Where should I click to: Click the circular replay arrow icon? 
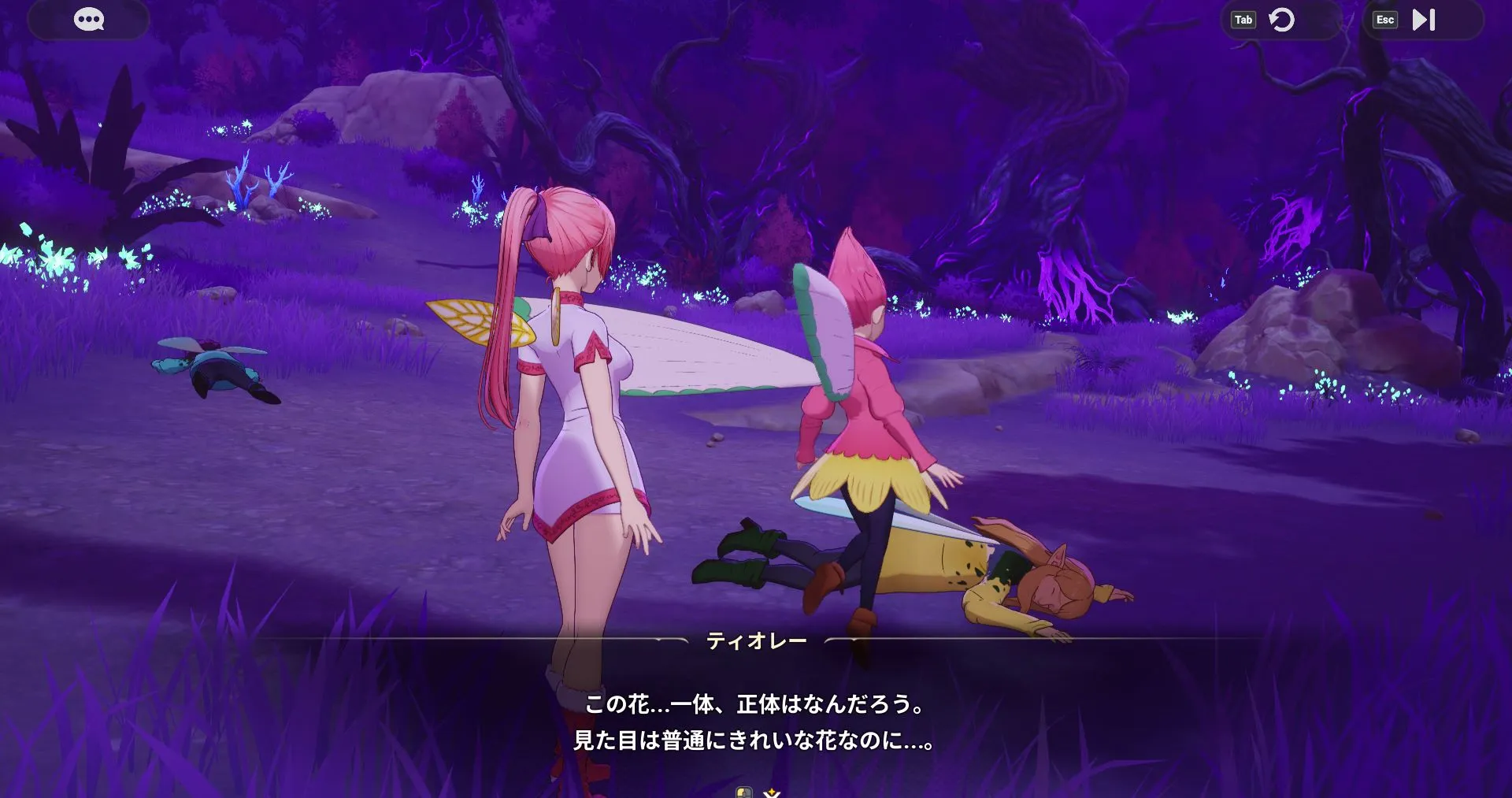[1282, 20]
